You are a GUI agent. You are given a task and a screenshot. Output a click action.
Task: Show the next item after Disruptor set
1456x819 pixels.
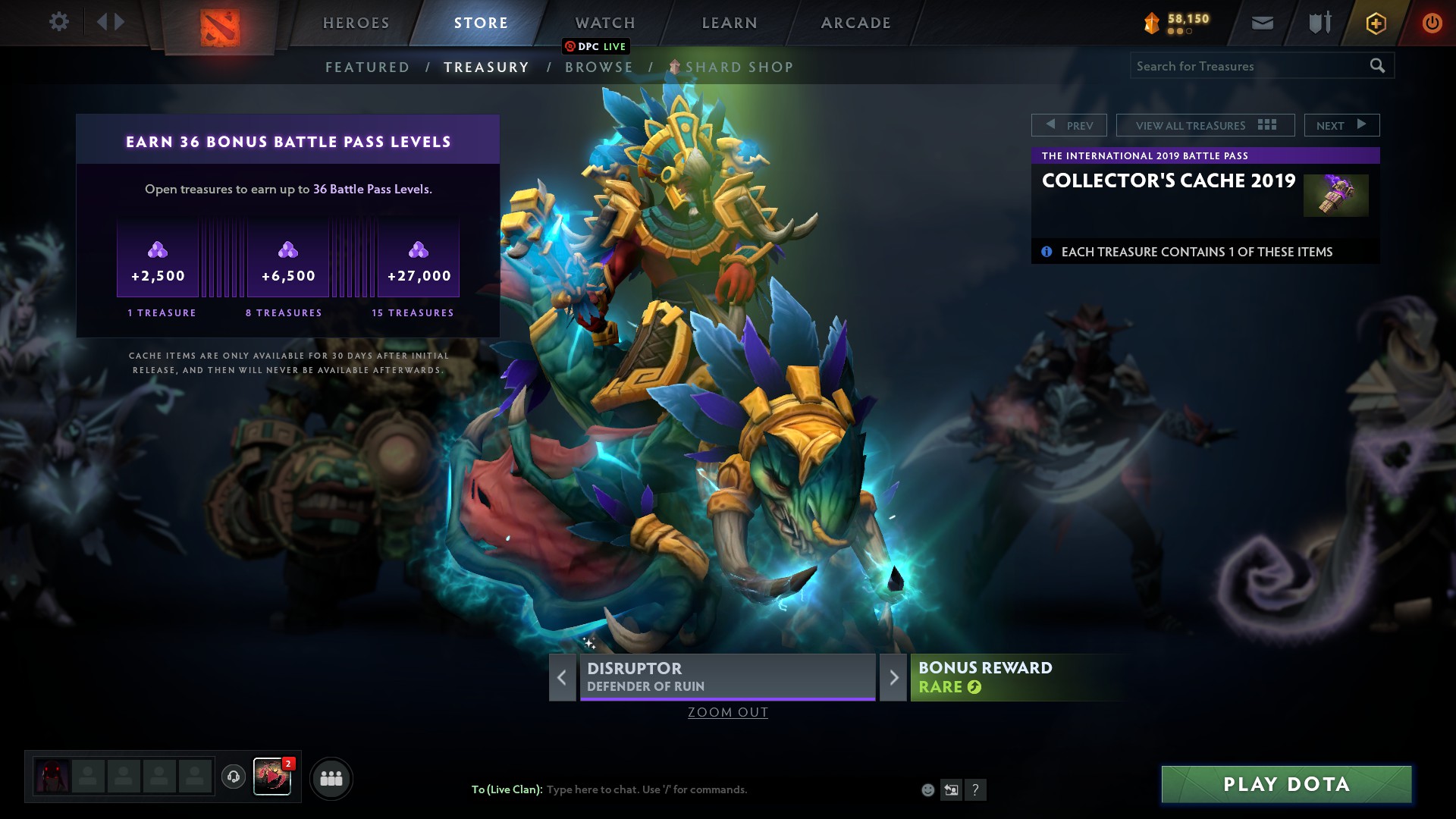(x=893, y=677)
